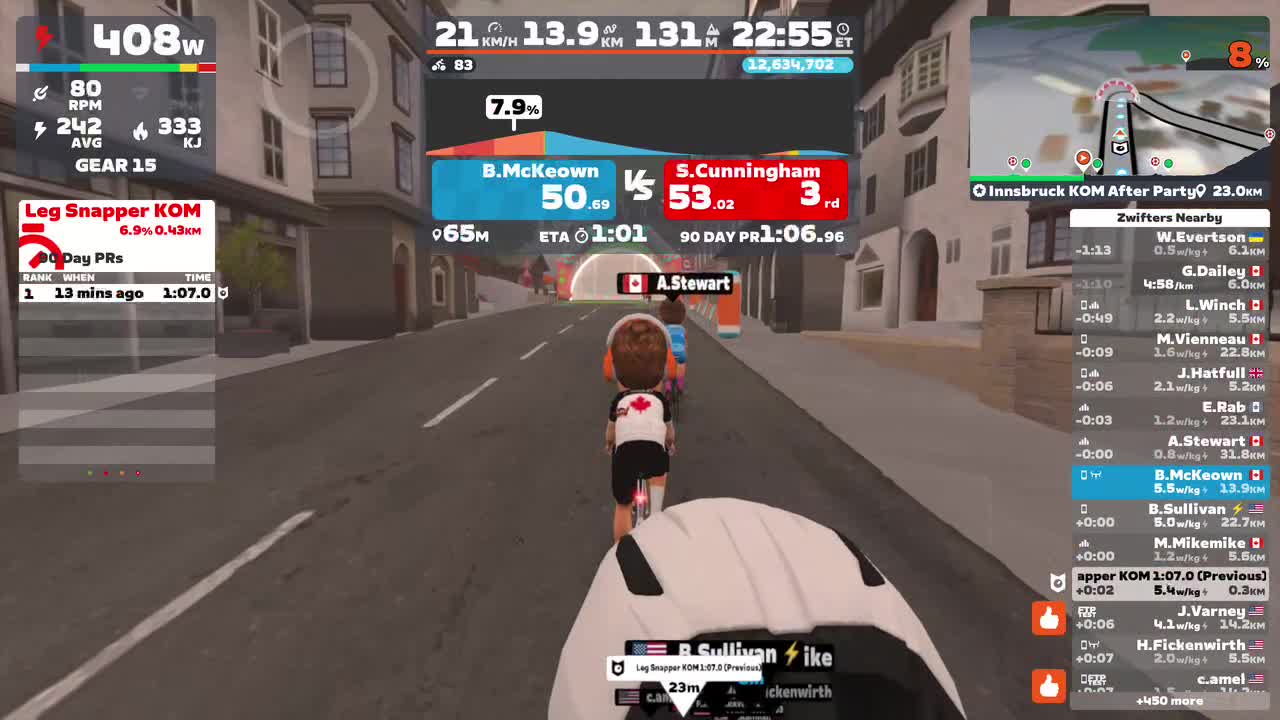Click the minimap in the top right corner
This screenshot has width=1280, height=720.
point(1120,100)
